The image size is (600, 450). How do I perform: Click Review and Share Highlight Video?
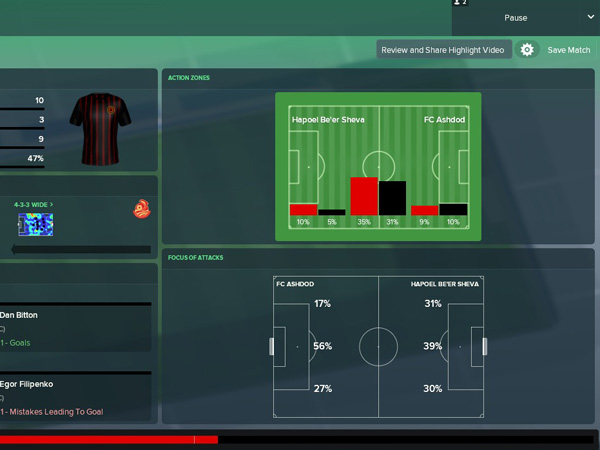point(445,50)
